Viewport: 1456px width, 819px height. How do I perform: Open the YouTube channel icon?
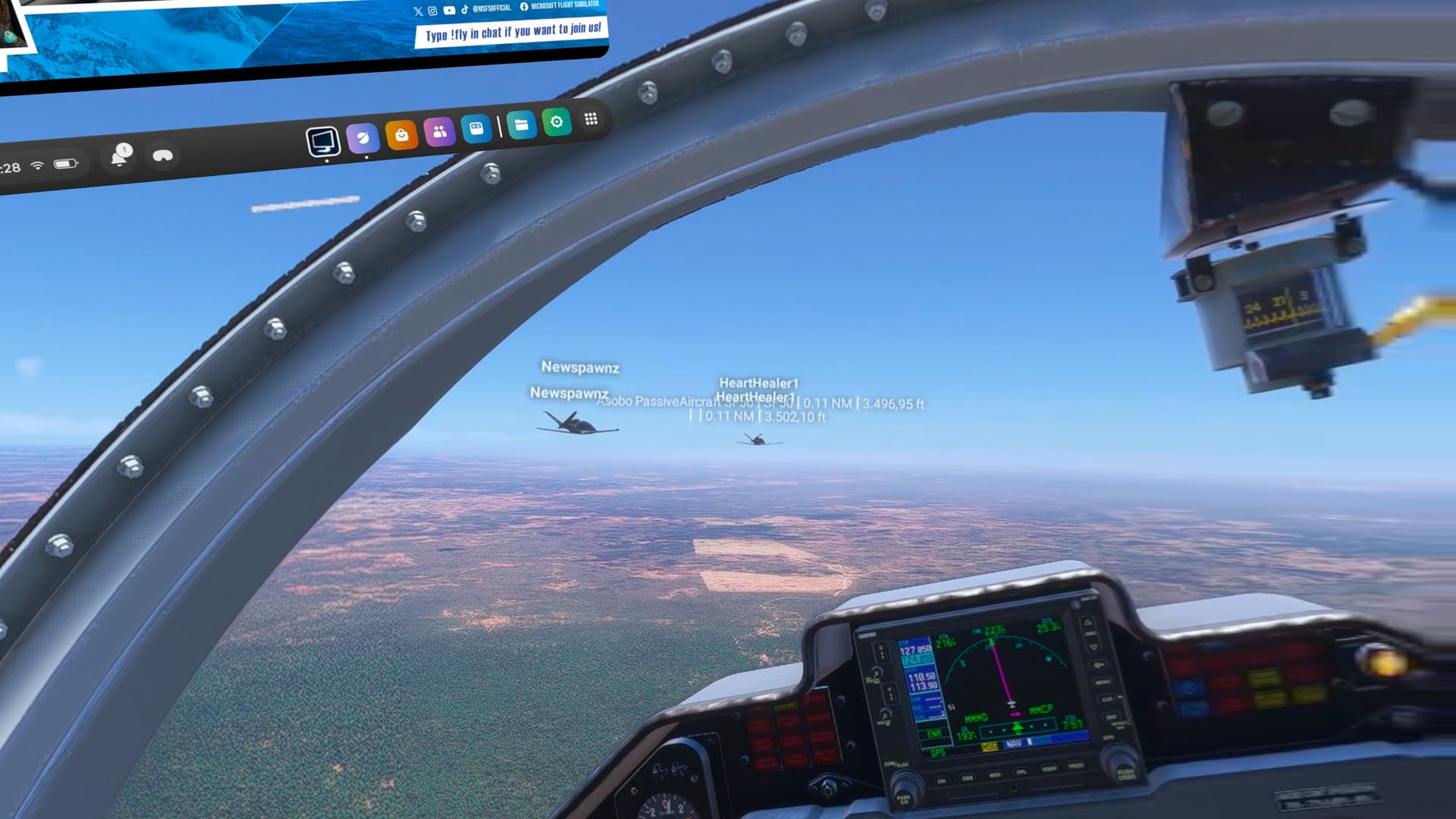click(450, 11)
